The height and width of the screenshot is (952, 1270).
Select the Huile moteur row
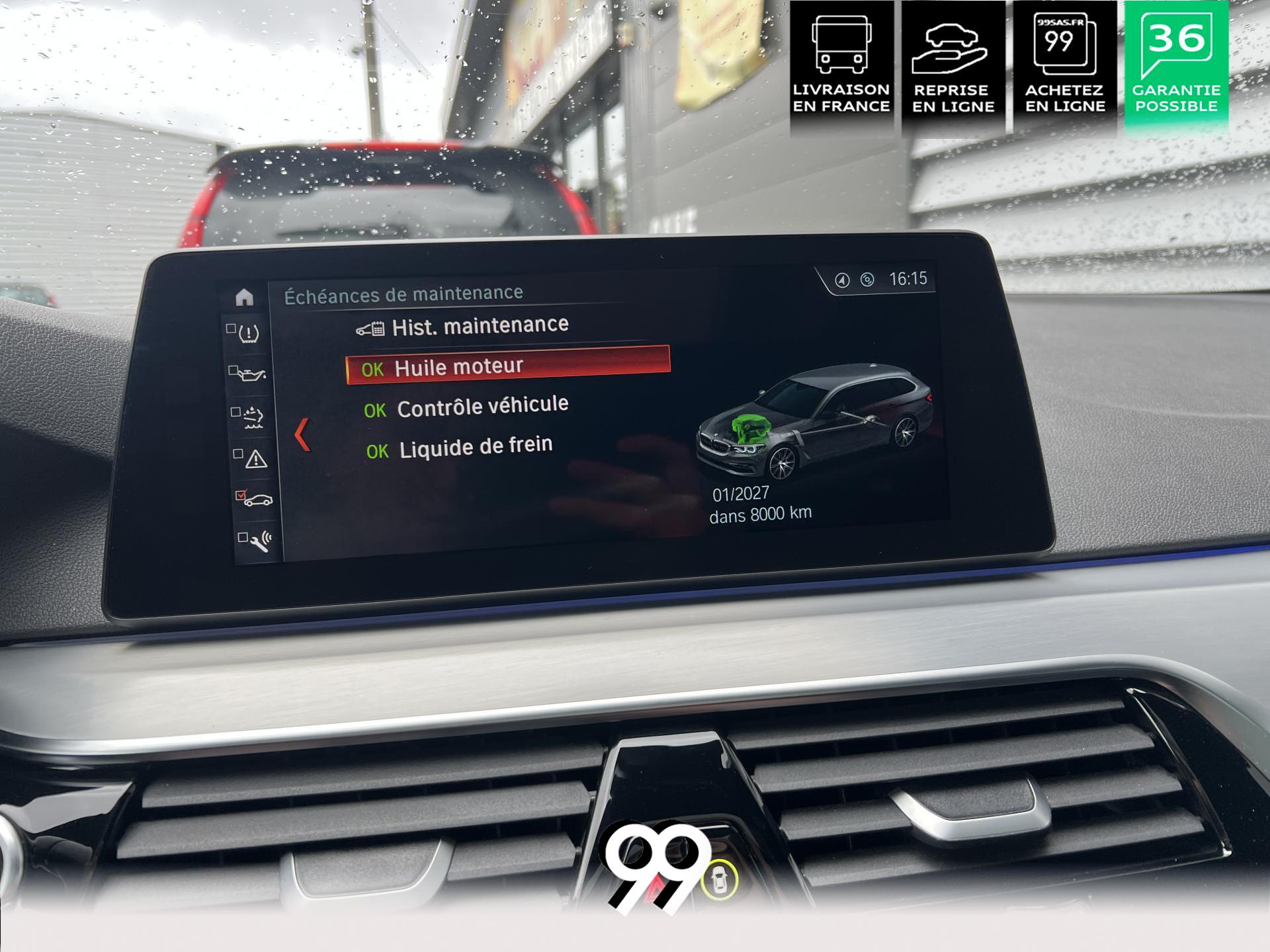[507, 366]
